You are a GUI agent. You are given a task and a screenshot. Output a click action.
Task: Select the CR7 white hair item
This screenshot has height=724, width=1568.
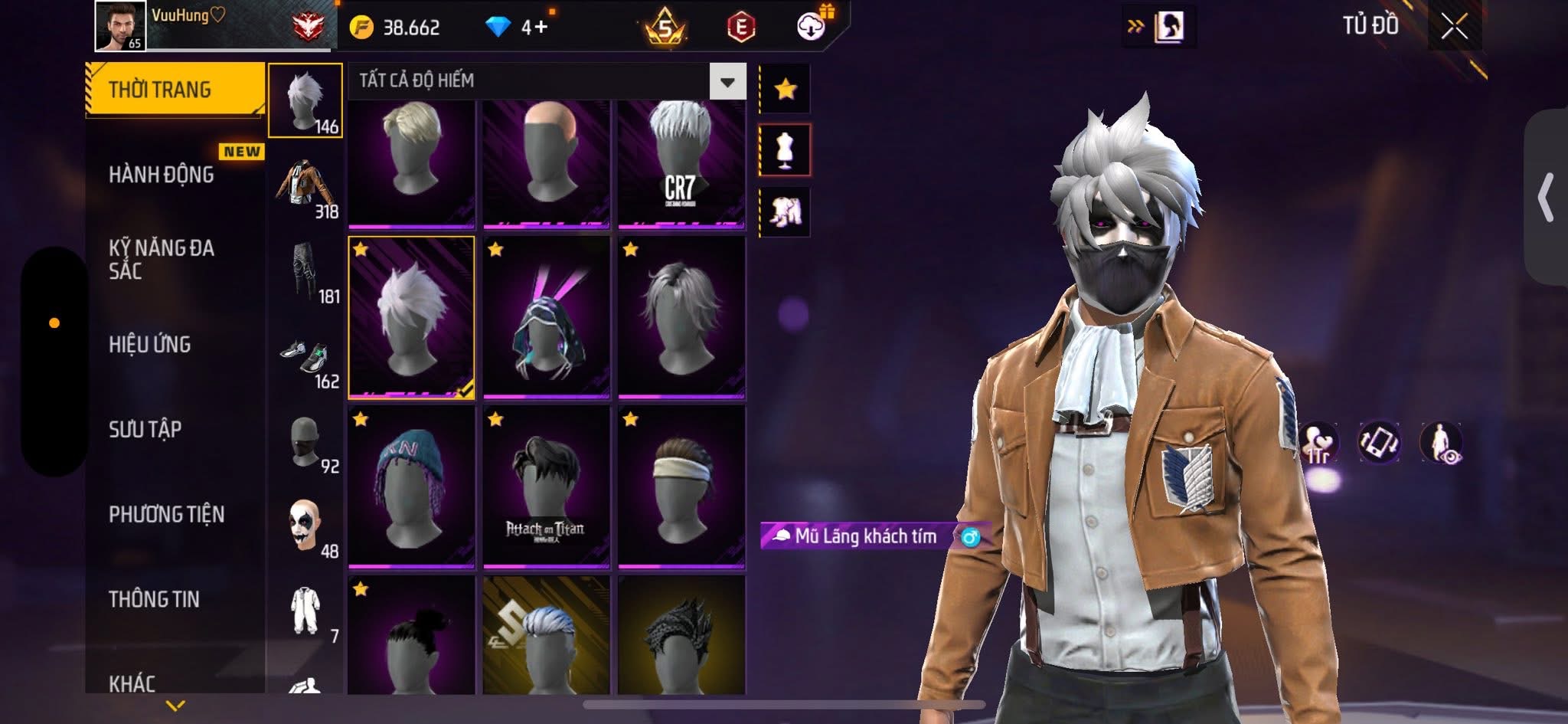[x=681, y=163]
